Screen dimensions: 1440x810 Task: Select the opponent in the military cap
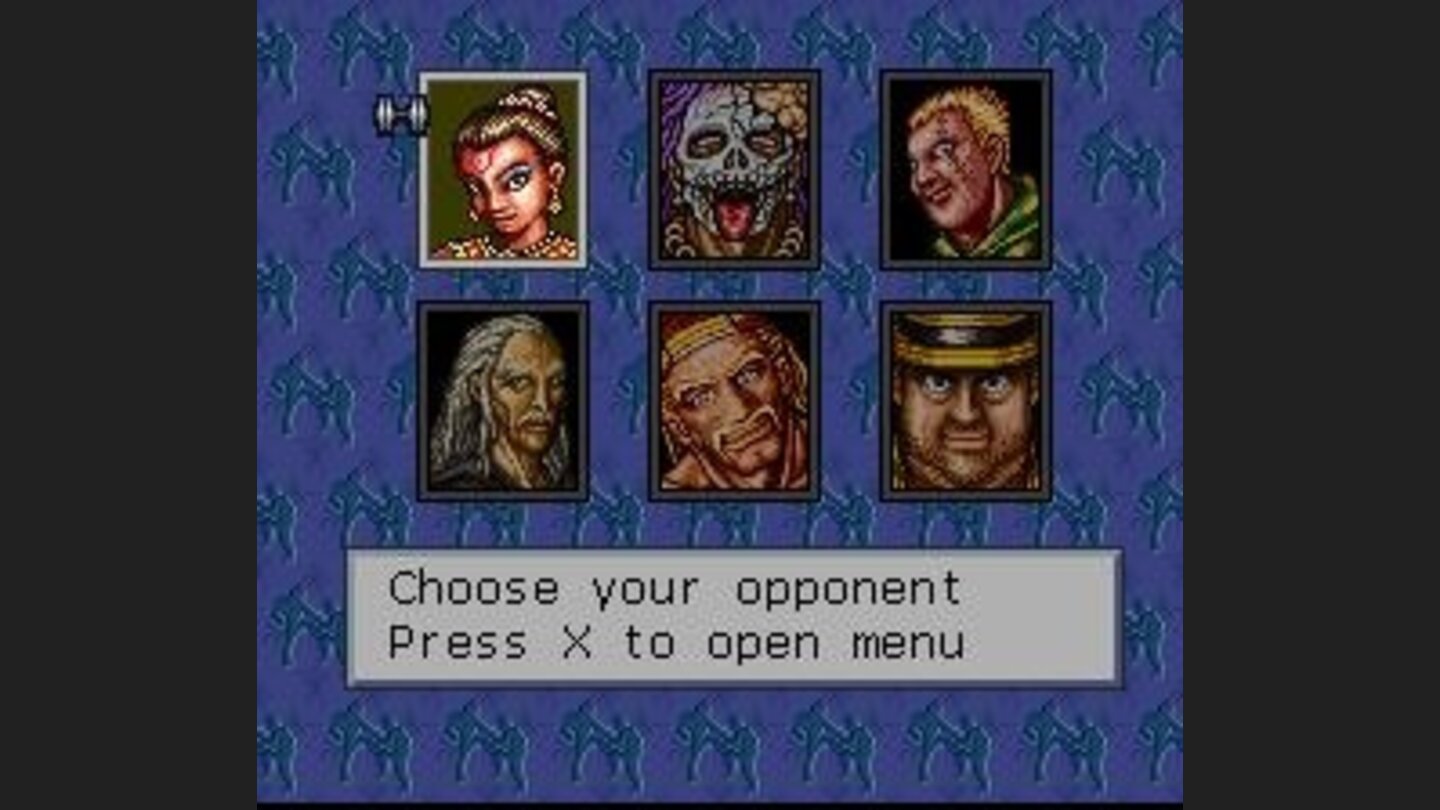point(965,400)
